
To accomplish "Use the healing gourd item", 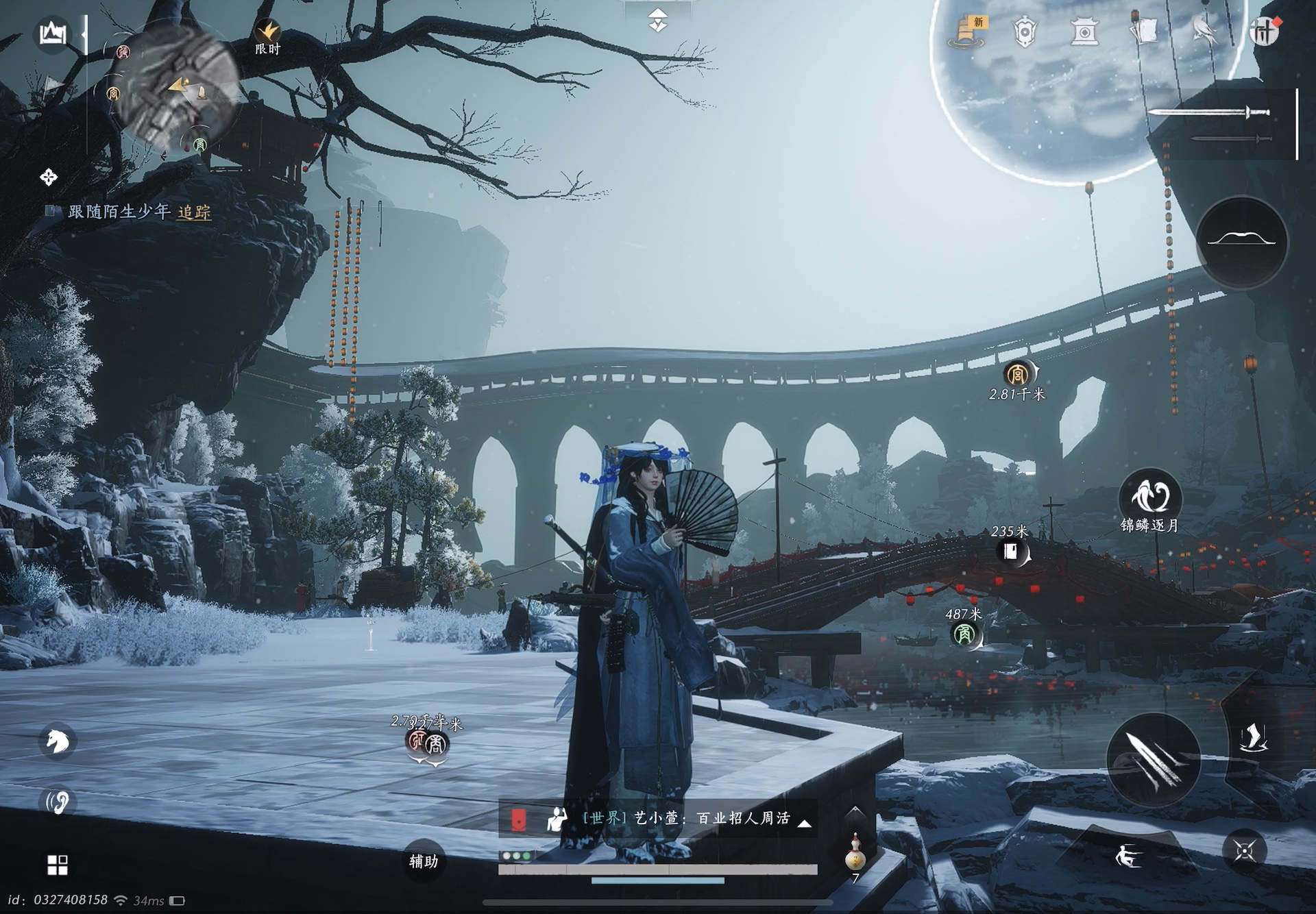I will point(855,853).
